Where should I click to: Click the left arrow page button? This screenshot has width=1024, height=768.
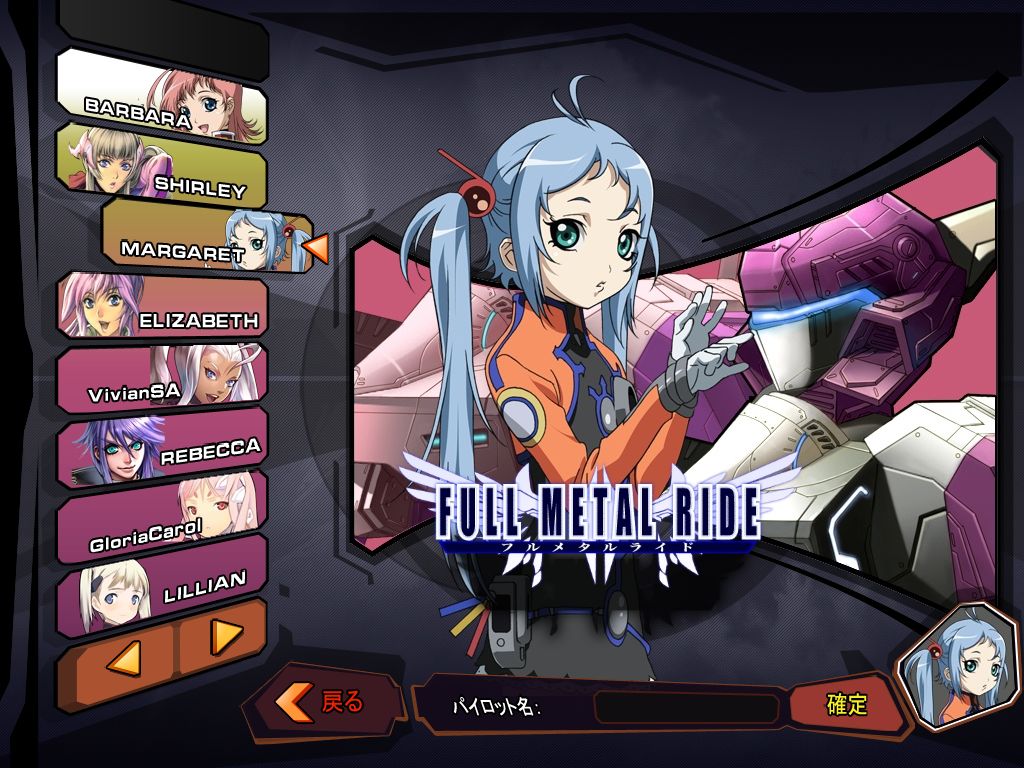(x=118, y=657)
